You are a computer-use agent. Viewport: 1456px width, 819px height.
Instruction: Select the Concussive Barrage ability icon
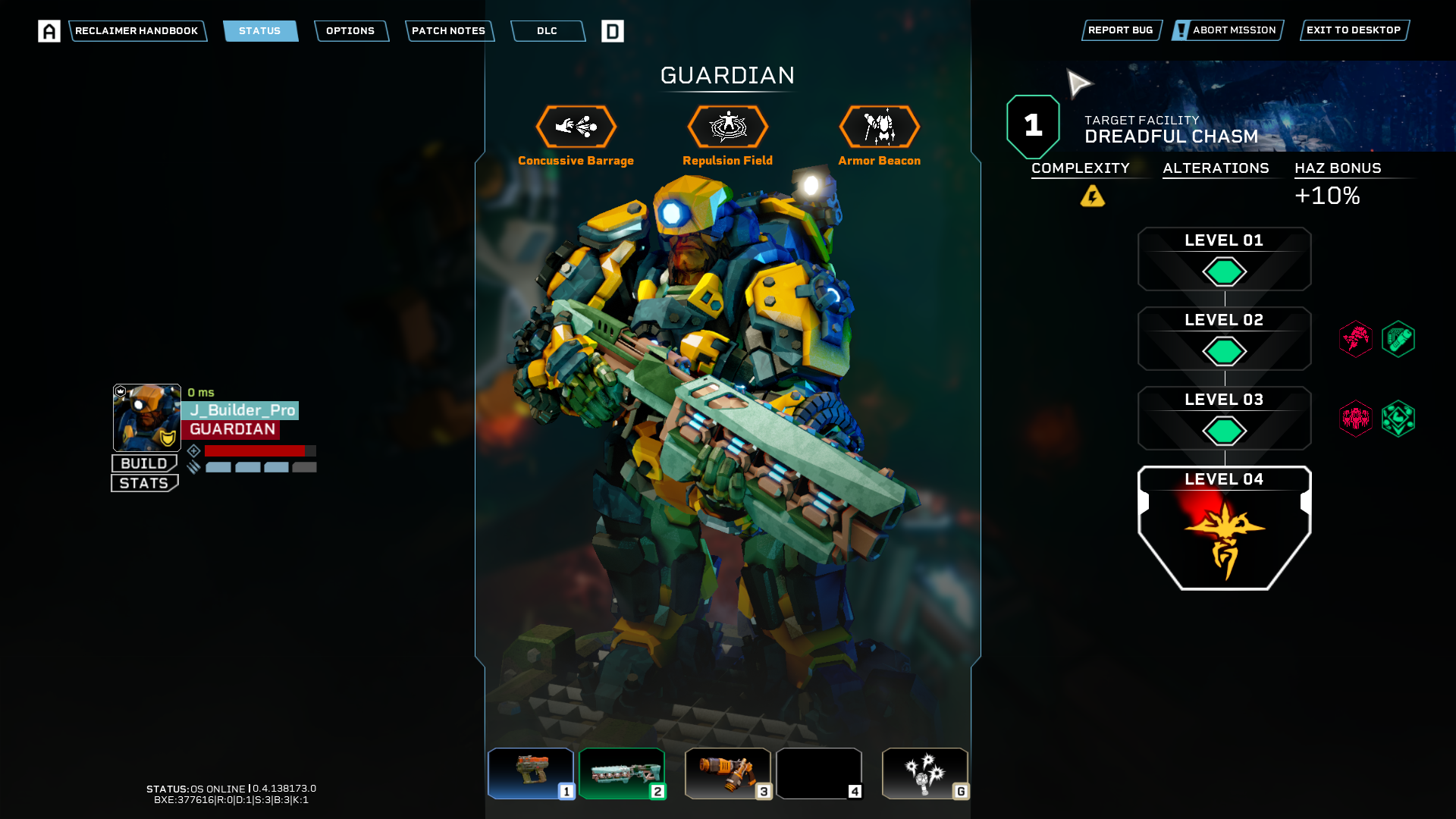click(576, 127)
